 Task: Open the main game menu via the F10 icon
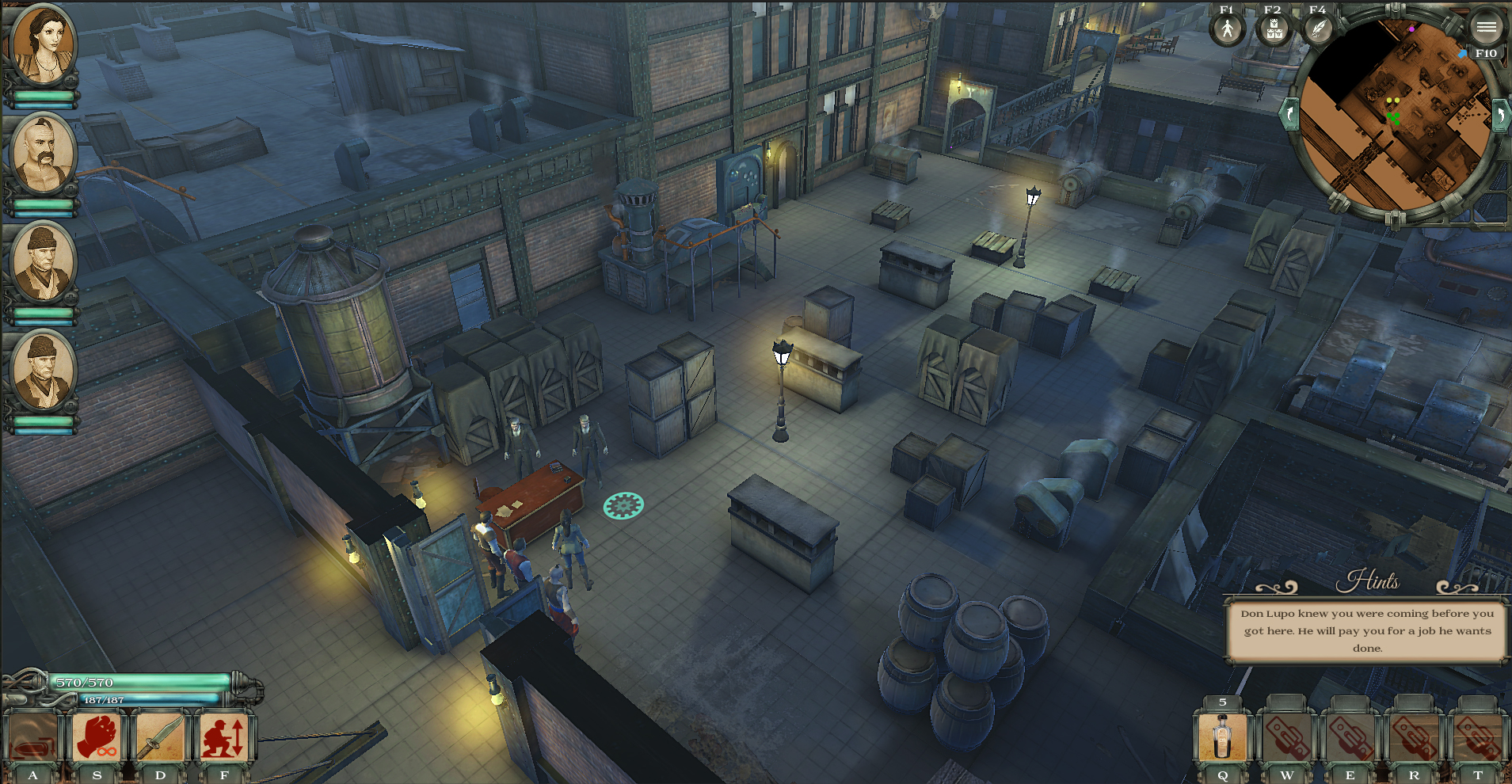(1486, 27)
